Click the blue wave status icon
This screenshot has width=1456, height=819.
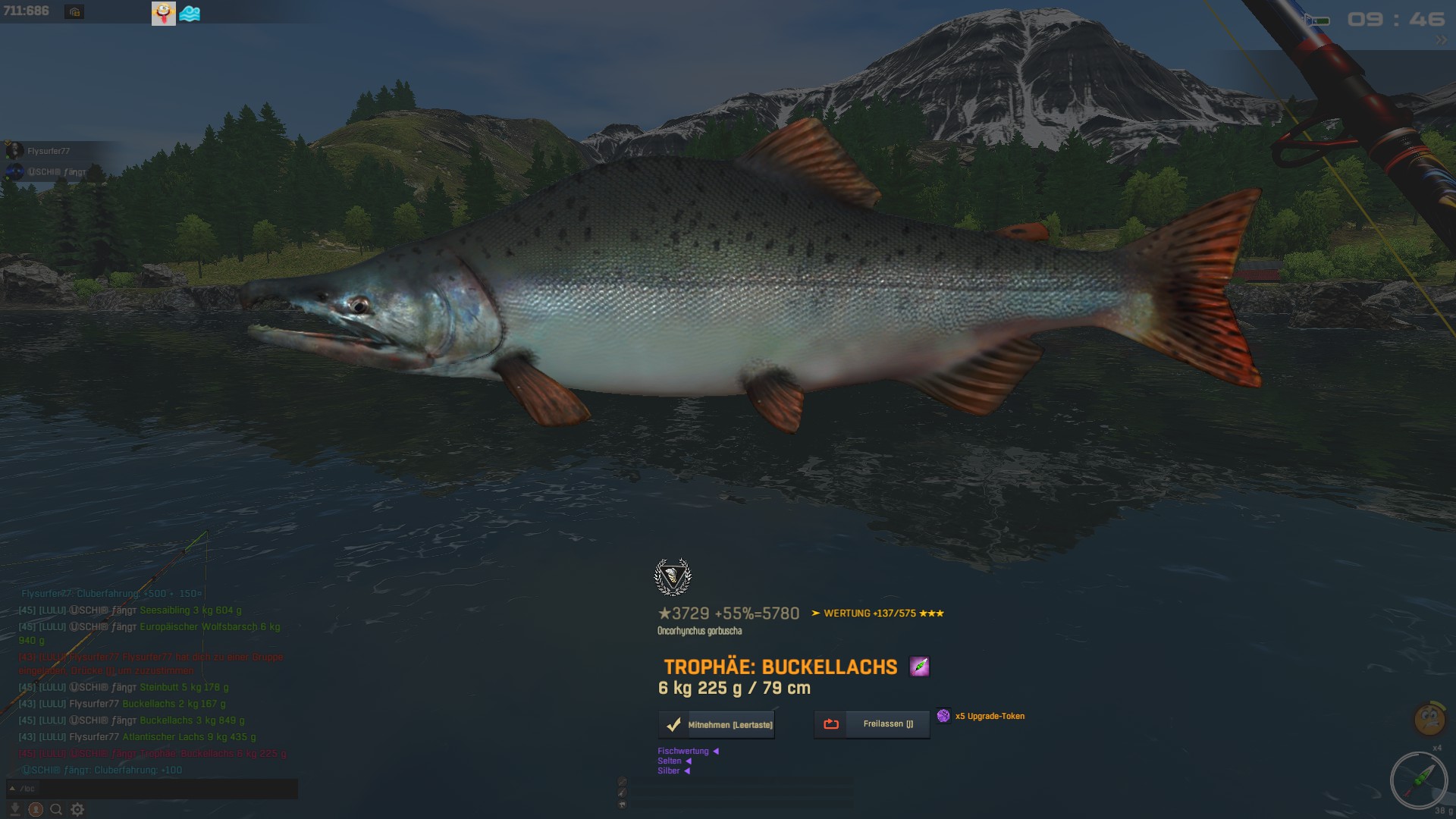point(190,14)
